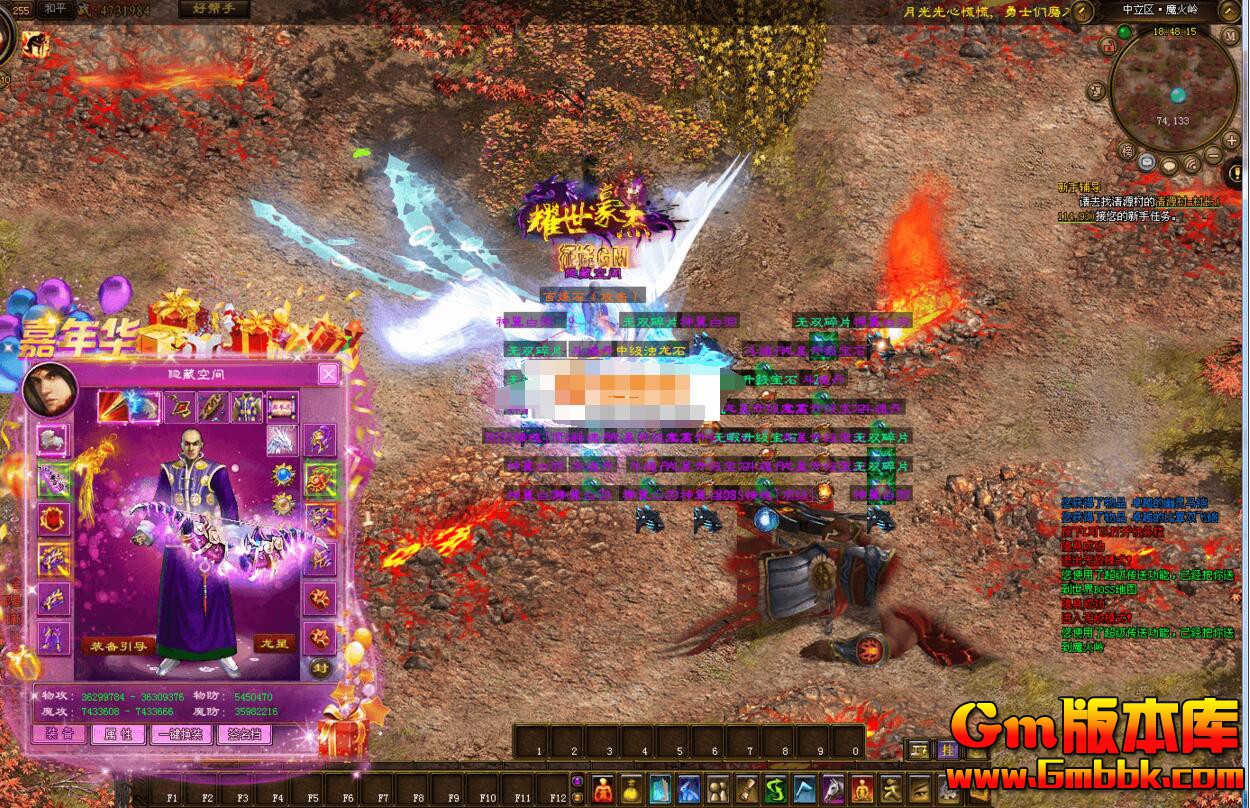Switch to the 属性 tab
The height and width of the screenshot is (808, 1250).
click(x=118, y=734)
